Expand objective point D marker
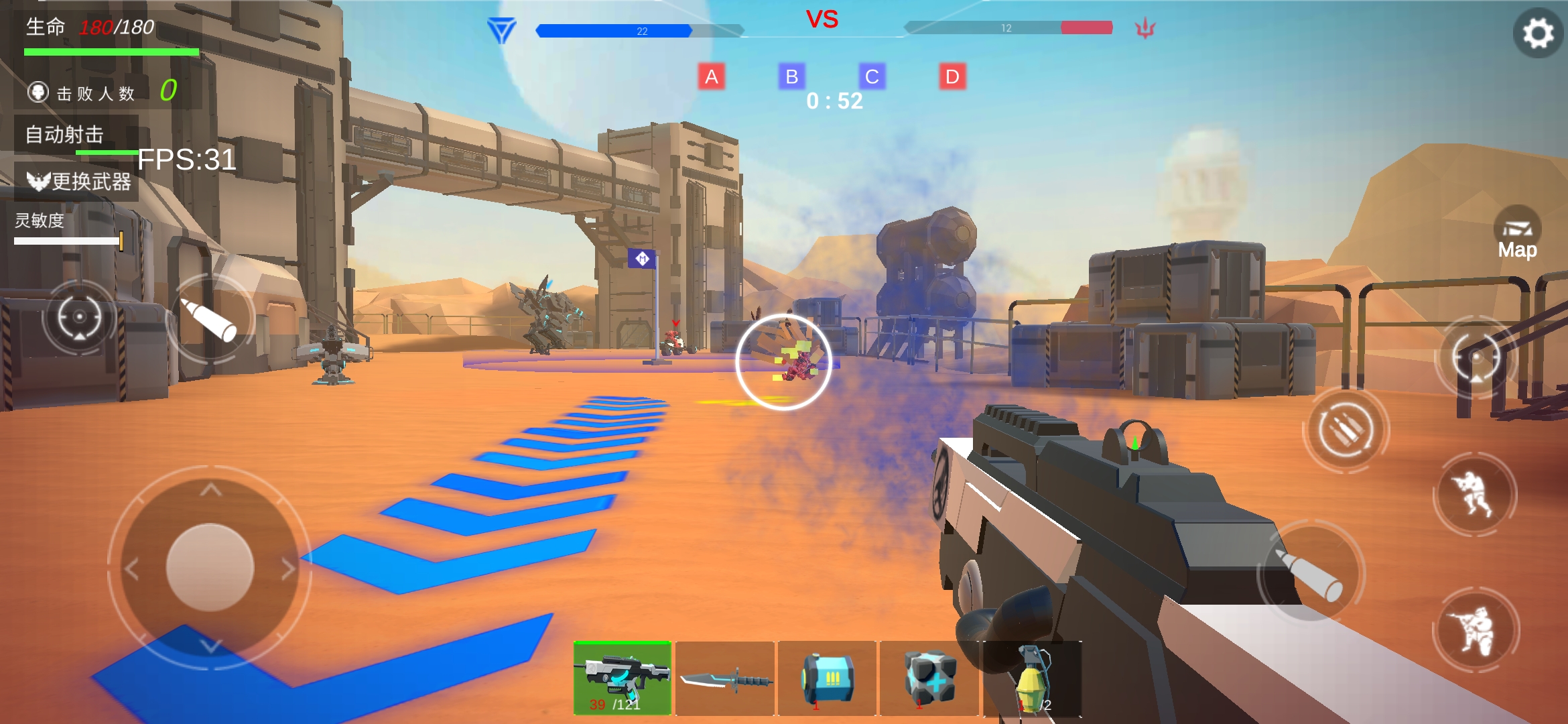The width and height of the screenshot is (1568, 724). pos(950,76)
